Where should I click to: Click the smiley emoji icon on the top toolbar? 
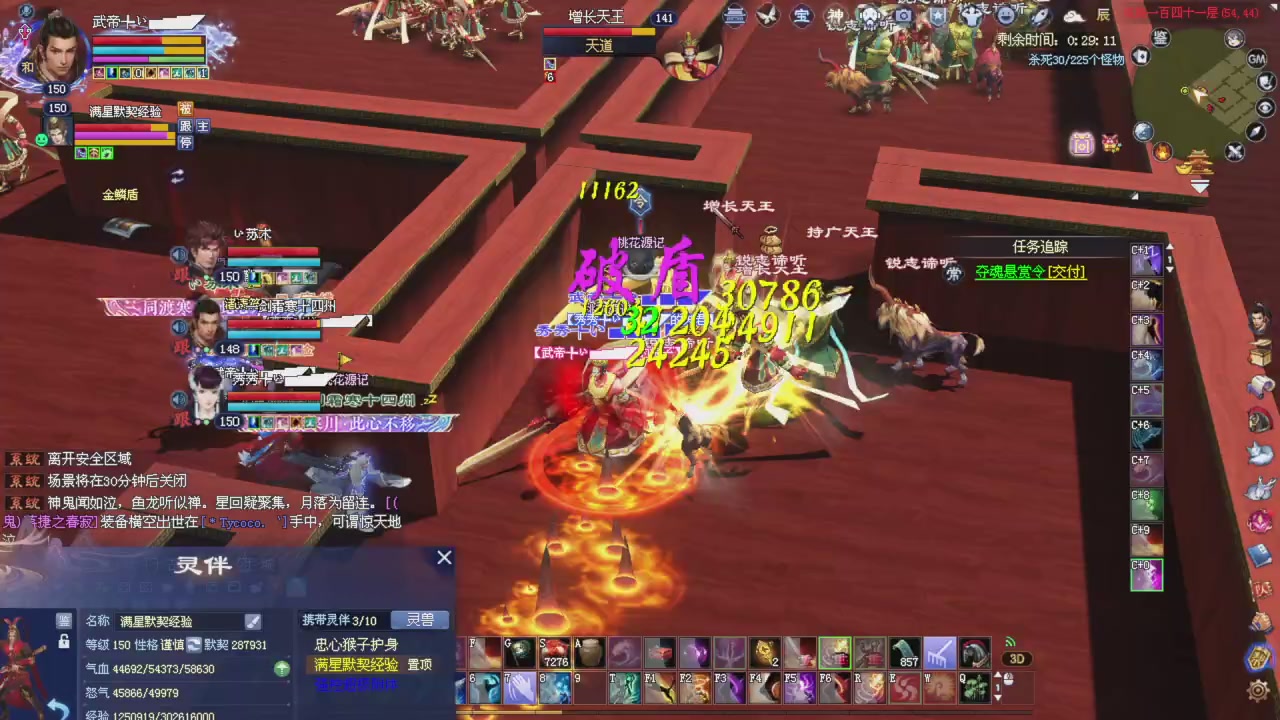[1005, 16]
